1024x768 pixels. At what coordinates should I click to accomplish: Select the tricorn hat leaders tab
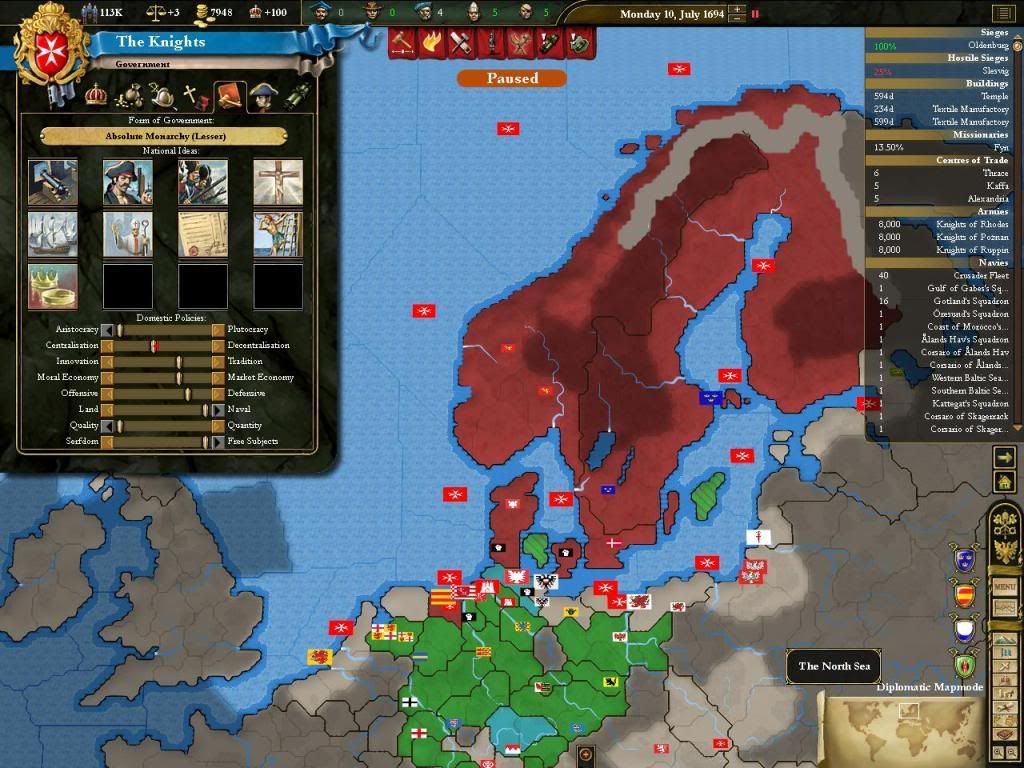pyautogui.click(x=262, y=96)
